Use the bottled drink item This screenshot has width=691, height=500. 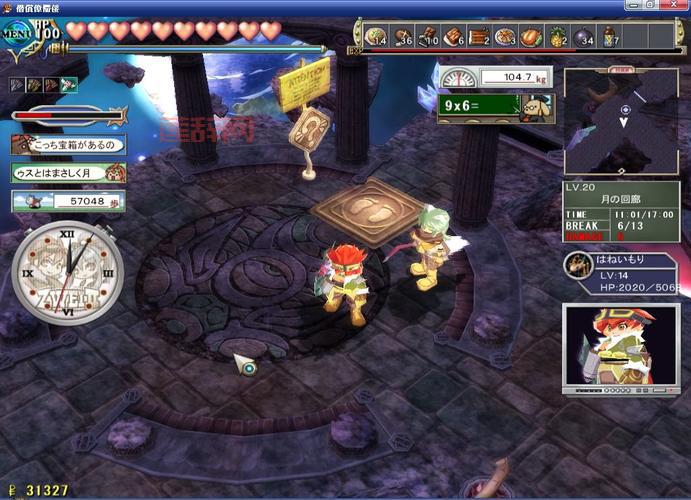(x=609, y=37)
